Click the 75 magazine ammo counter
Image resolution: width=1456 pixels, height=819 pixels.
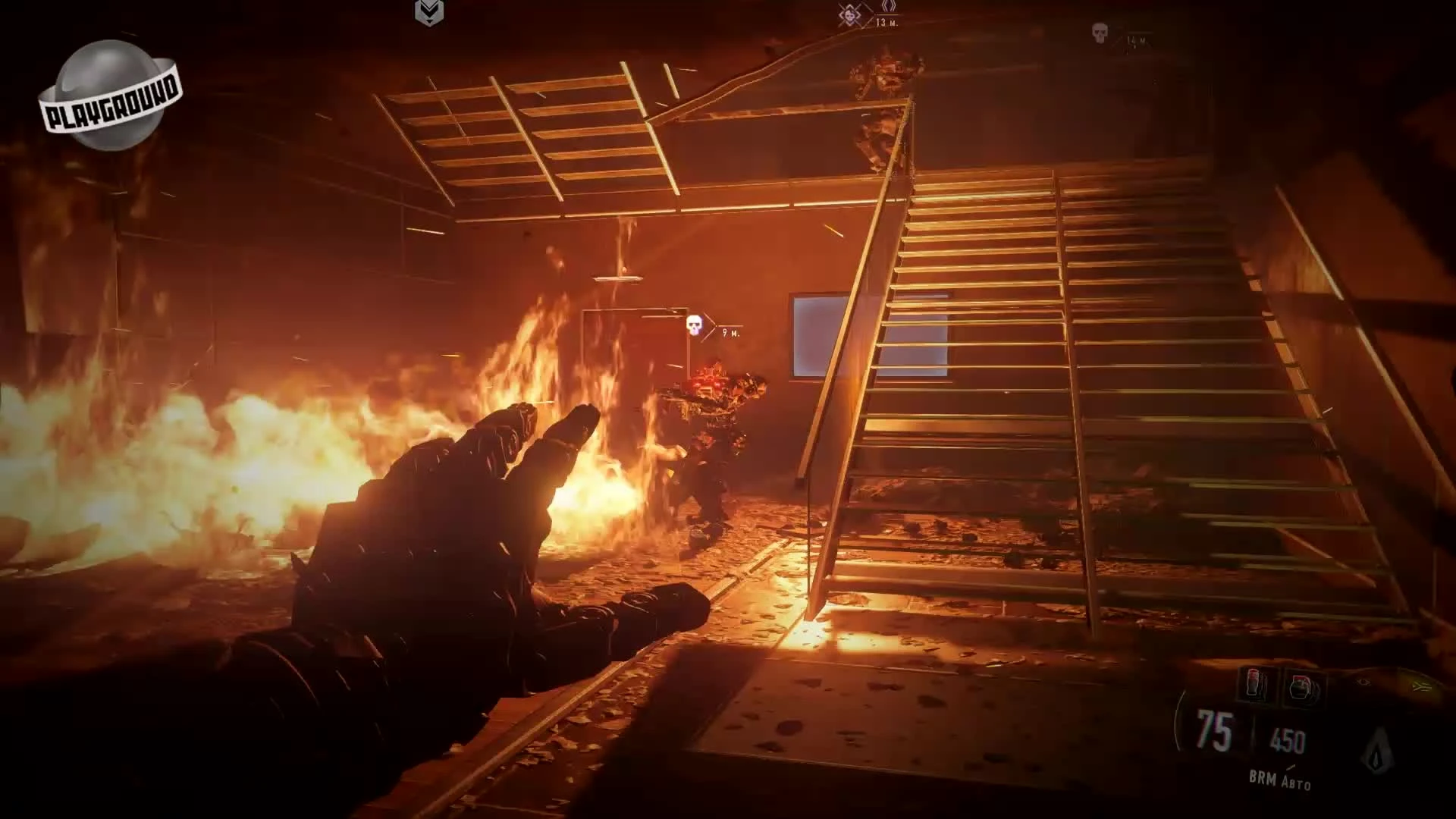[1213, 729]
